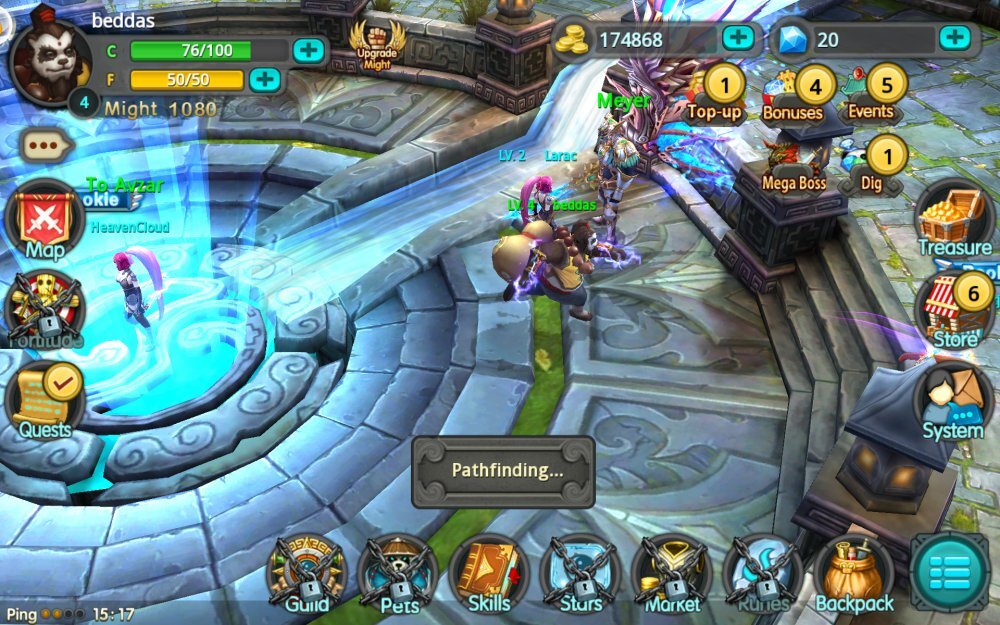Visit the Store

[x=955, y=310]
